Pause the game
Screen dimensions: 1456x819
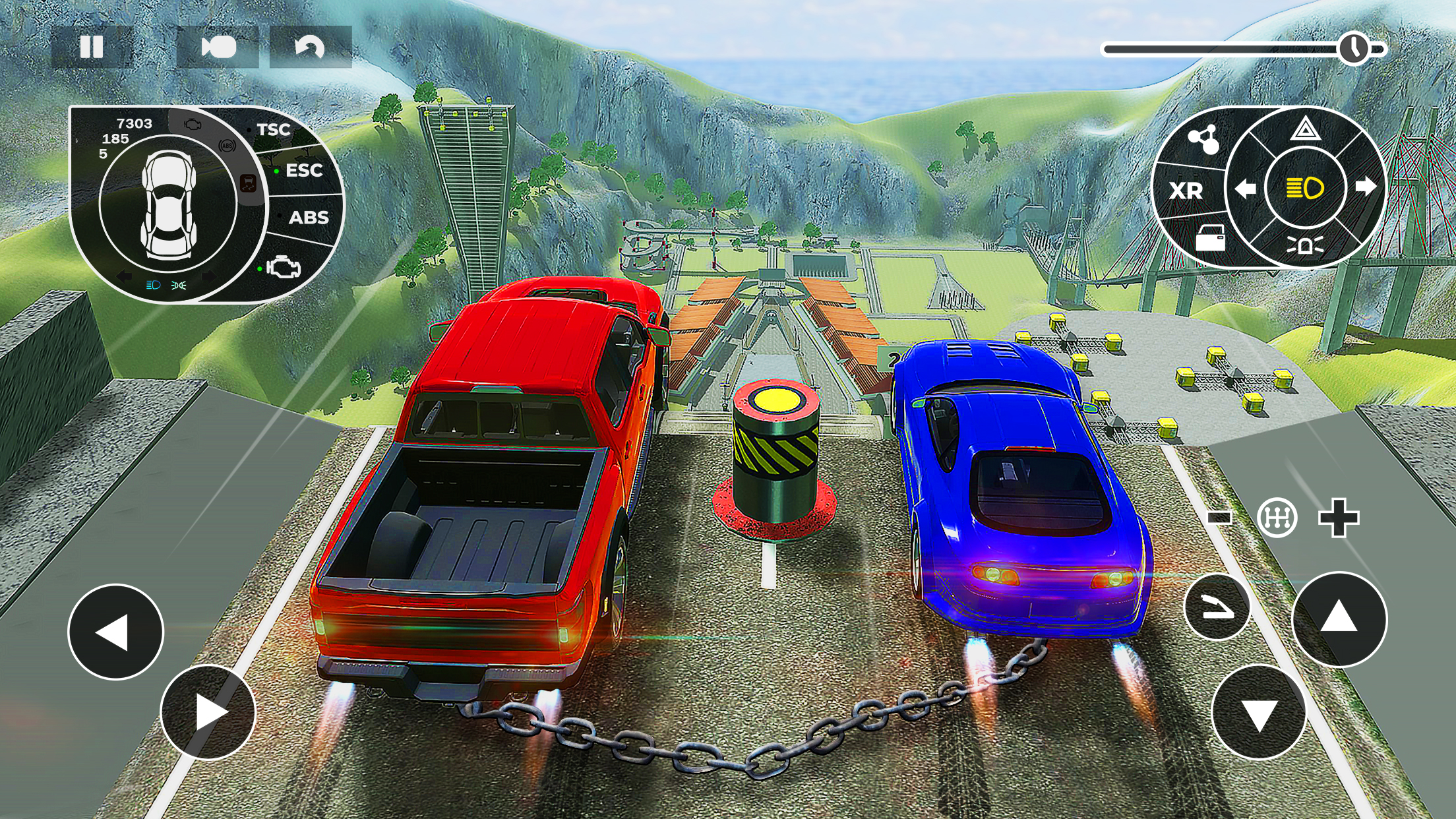93,47
